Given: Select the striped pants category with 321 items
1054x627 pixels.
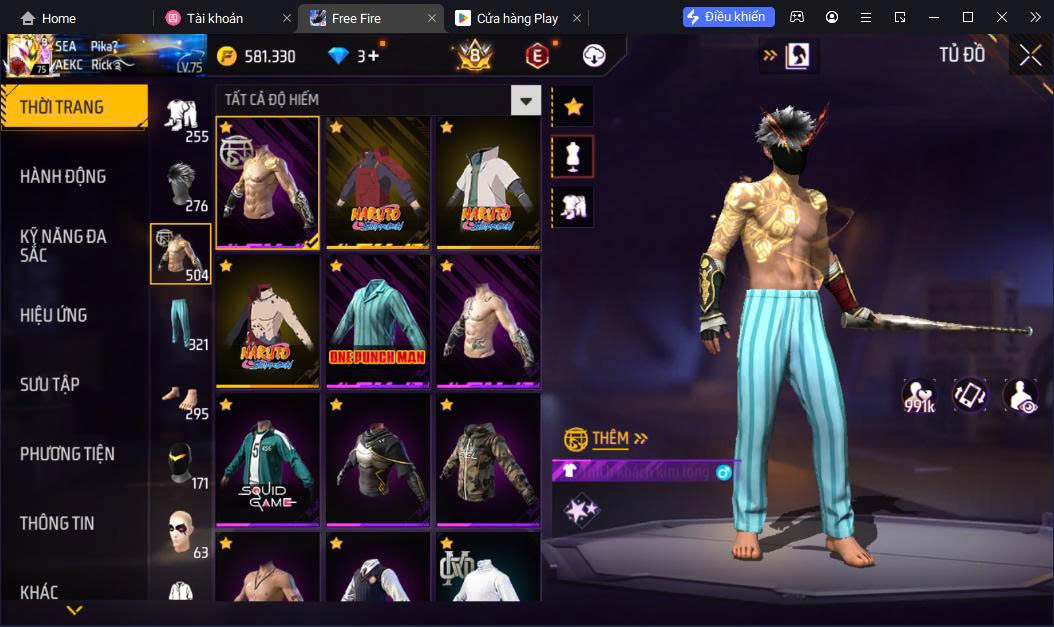Looking at the screenshot, I should pyautogui.click(x=181, y=323).
